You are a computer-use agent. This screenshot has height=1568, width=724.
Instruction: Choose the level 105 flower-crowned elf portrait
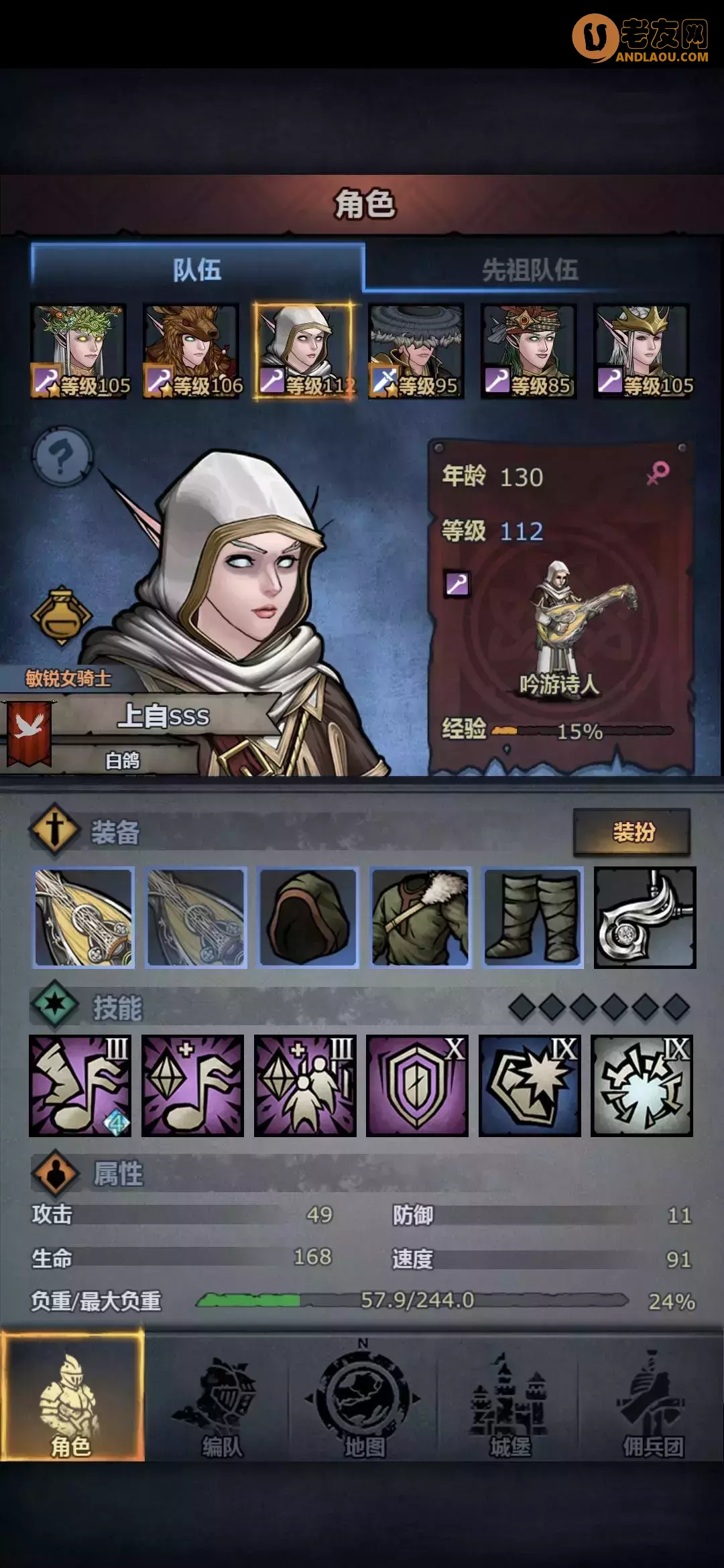point(79,350)
